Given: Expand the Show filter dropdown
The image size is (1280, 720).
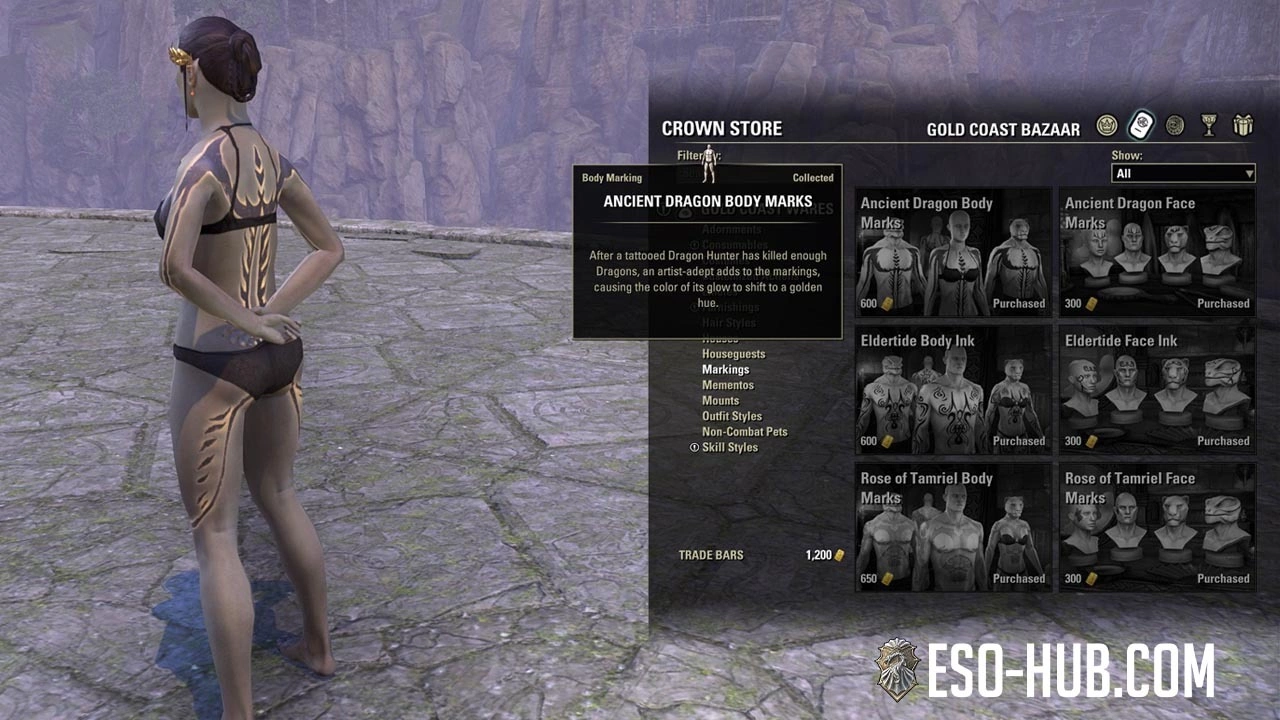Looking at the screenshot, I should (1183, 174).
